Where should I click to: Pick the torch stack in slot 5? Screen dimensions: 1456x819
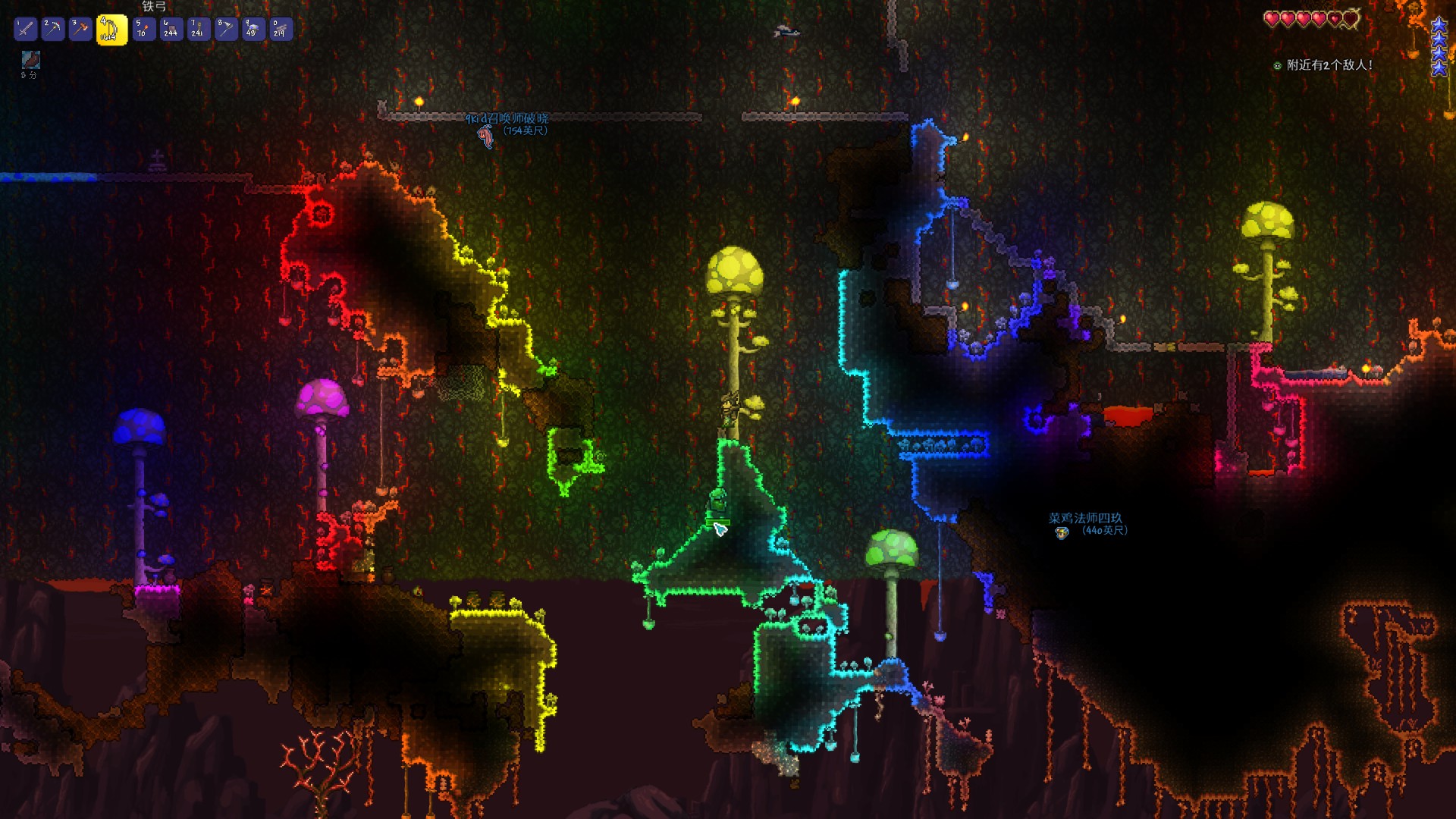tap(144, 30)
